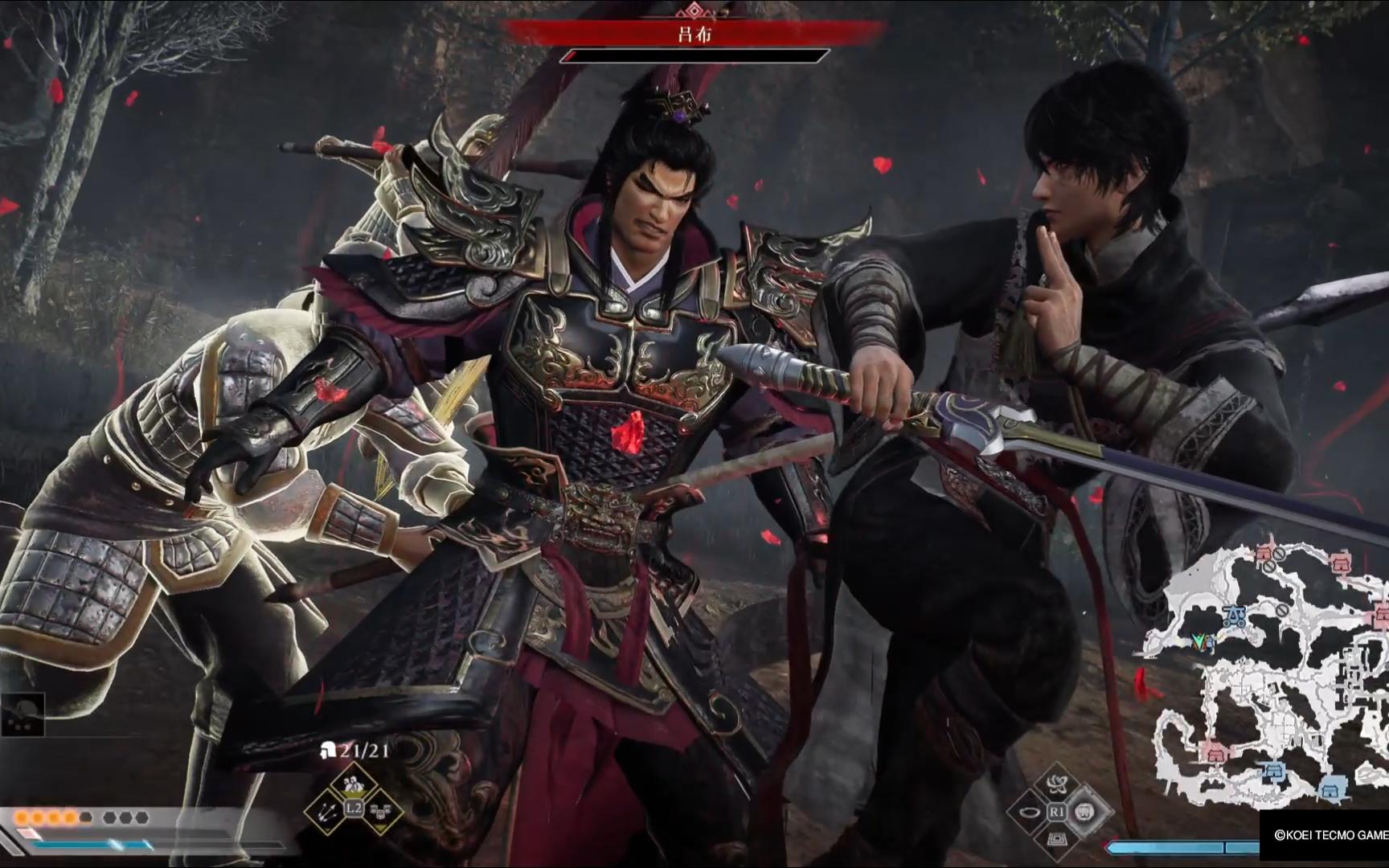The image size is (1389, 868).
Task: Click the green player arrow on minimap
Action: click(1201, 641)
